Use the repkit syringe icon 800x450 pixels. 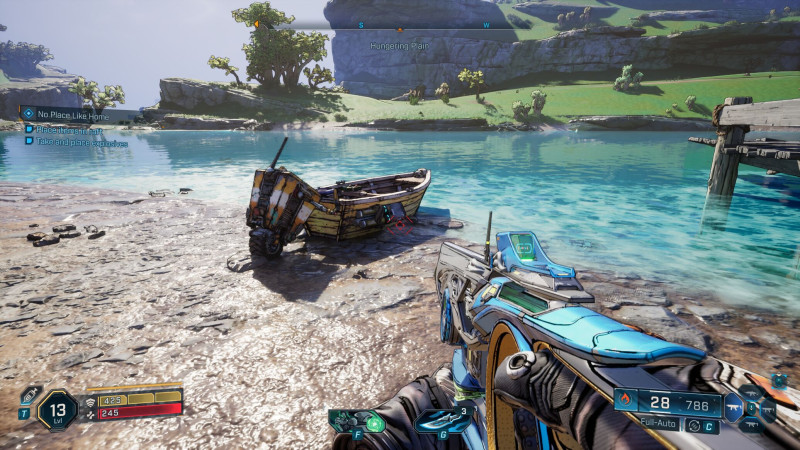29,396
